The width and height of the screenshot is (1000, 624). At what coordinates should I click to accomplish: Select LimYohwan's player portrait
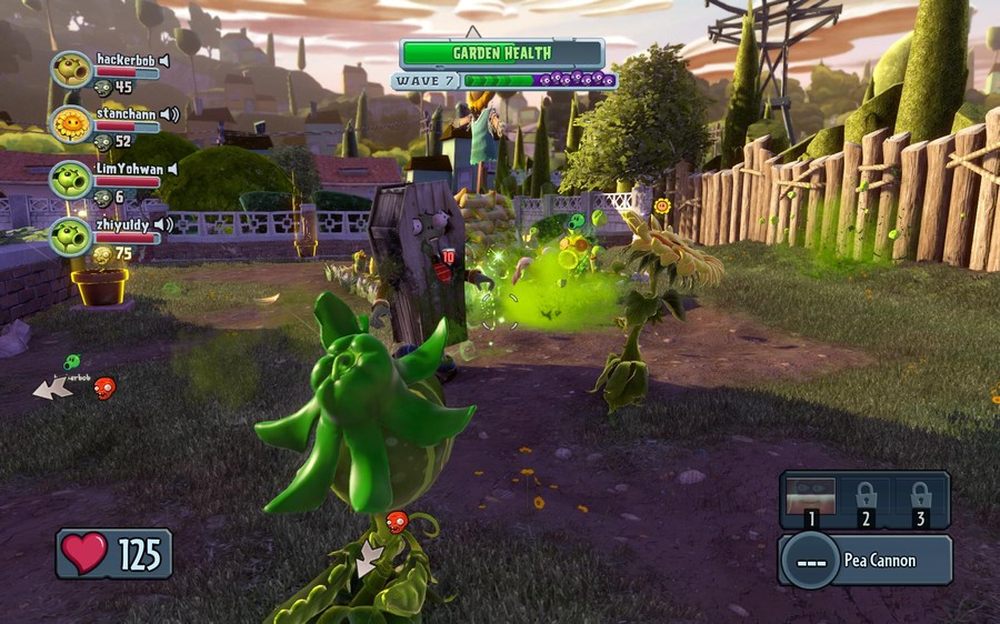point(71,179)
